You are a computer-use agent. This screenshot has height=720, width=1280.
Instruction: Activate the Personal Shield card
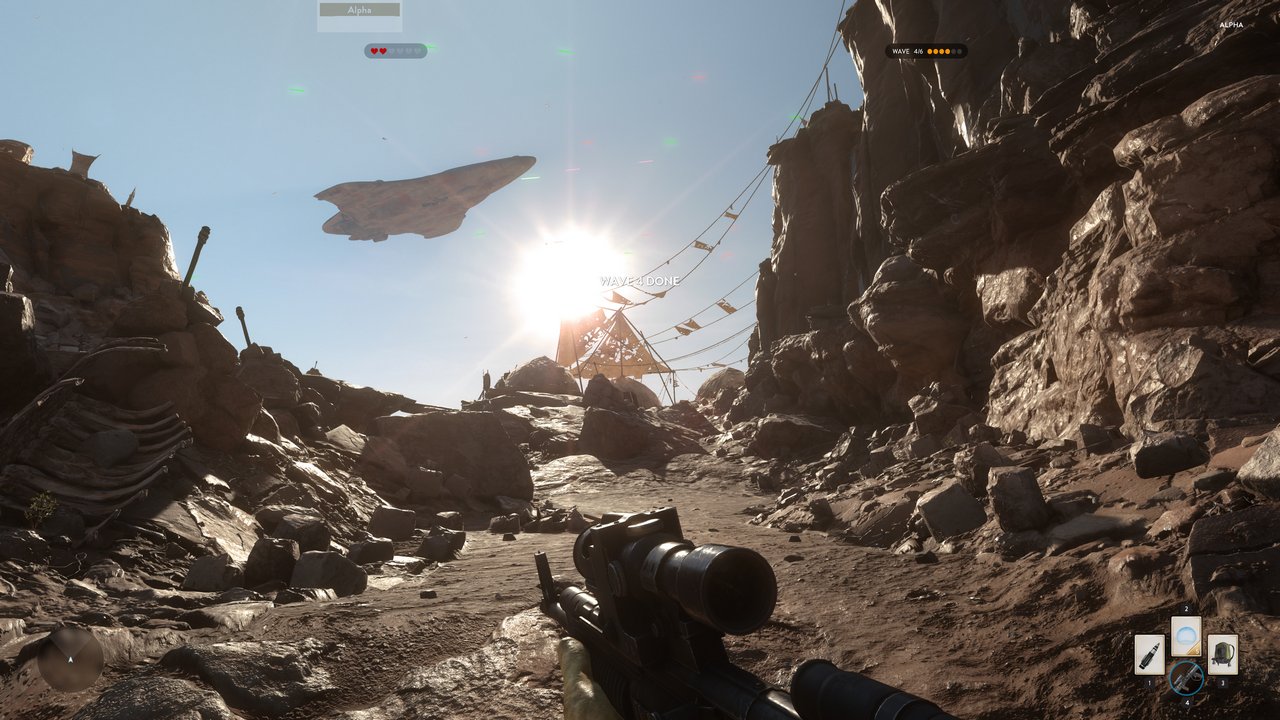coord(1186,638)
